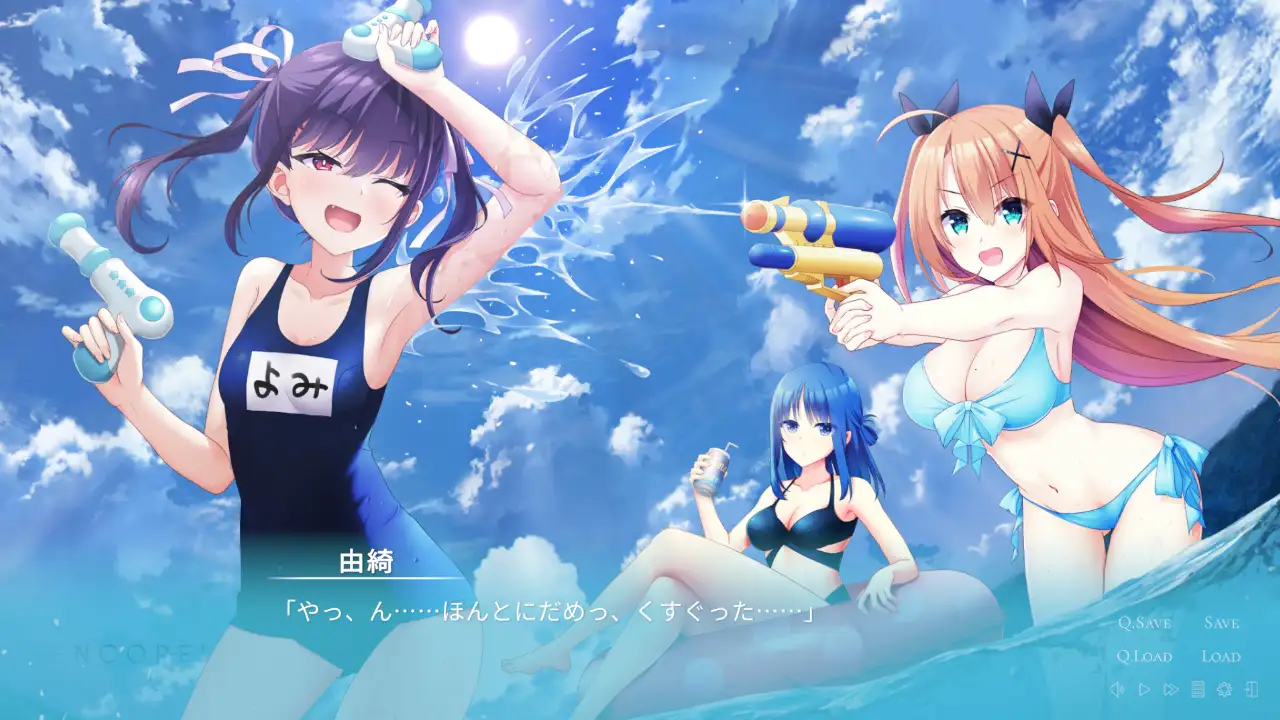Viewport: 1280px width, 720px height.
Task: View the conversation history log
Action: (1196, 690)
